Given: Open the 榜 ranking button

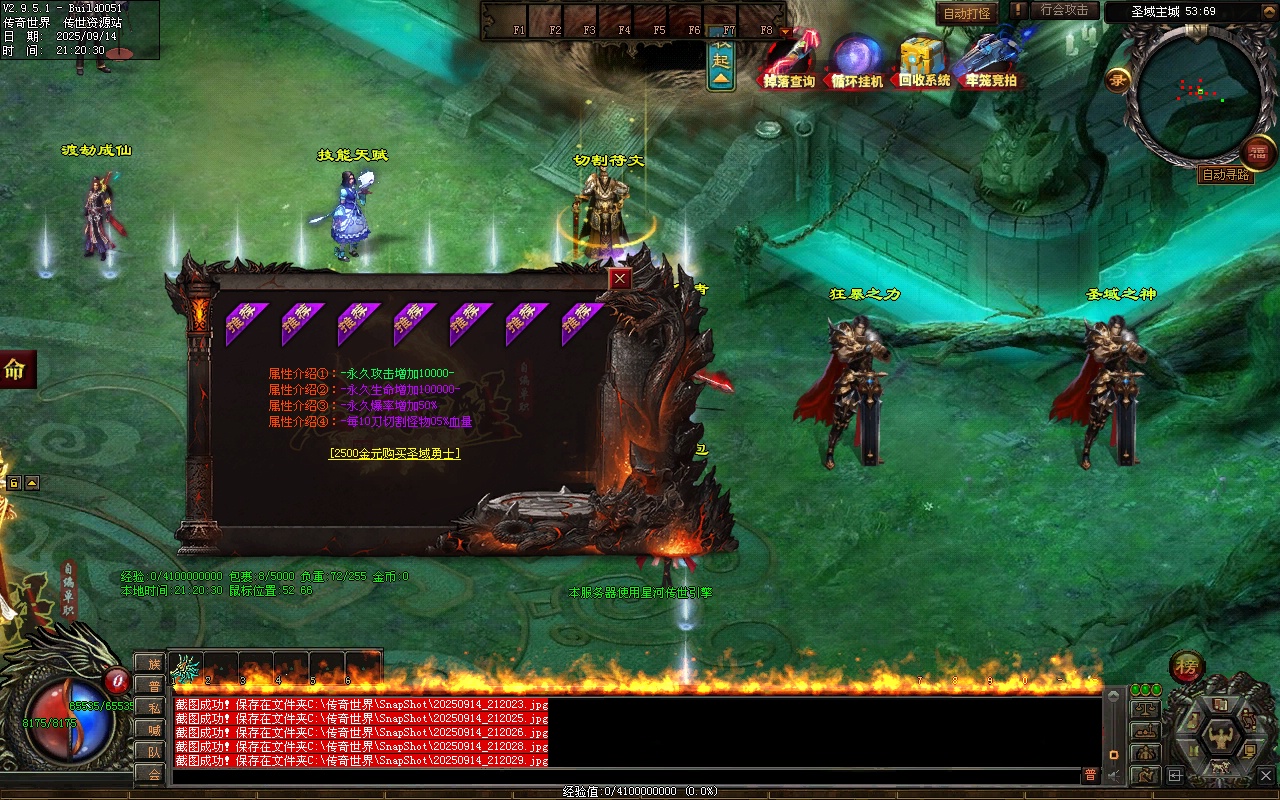Looking at the screenshot, I should (1187, 667).
